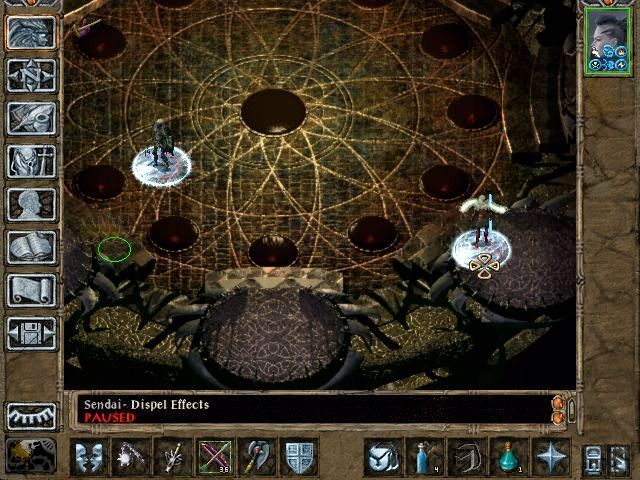Use the blue potion with count 4
The width and height of the screenshot is (640, 480).
tap(425, 457)
